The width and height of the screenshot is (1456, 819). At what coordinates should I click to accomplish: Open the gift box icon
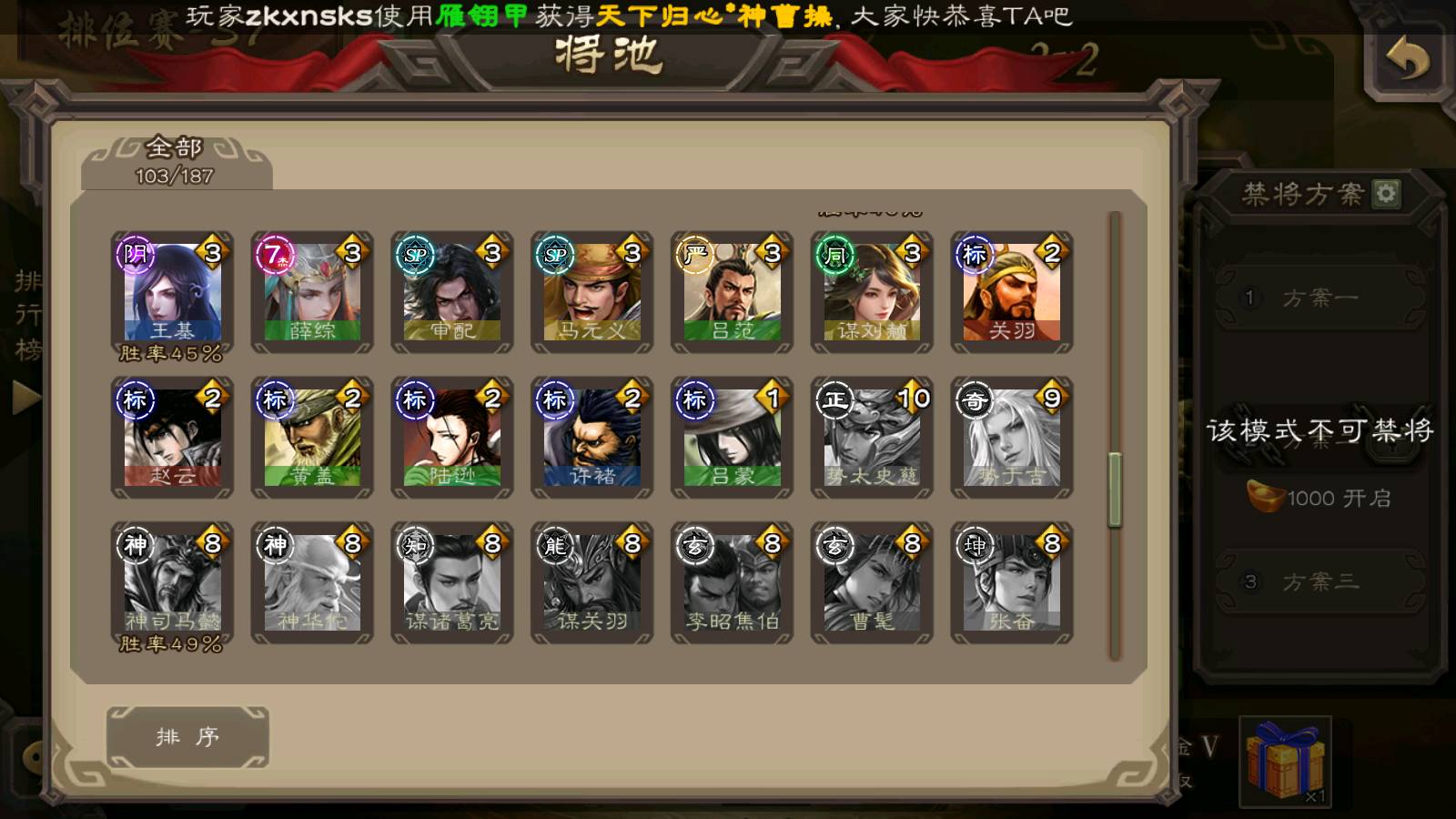pyautogui.click(x=1285, y=761)
